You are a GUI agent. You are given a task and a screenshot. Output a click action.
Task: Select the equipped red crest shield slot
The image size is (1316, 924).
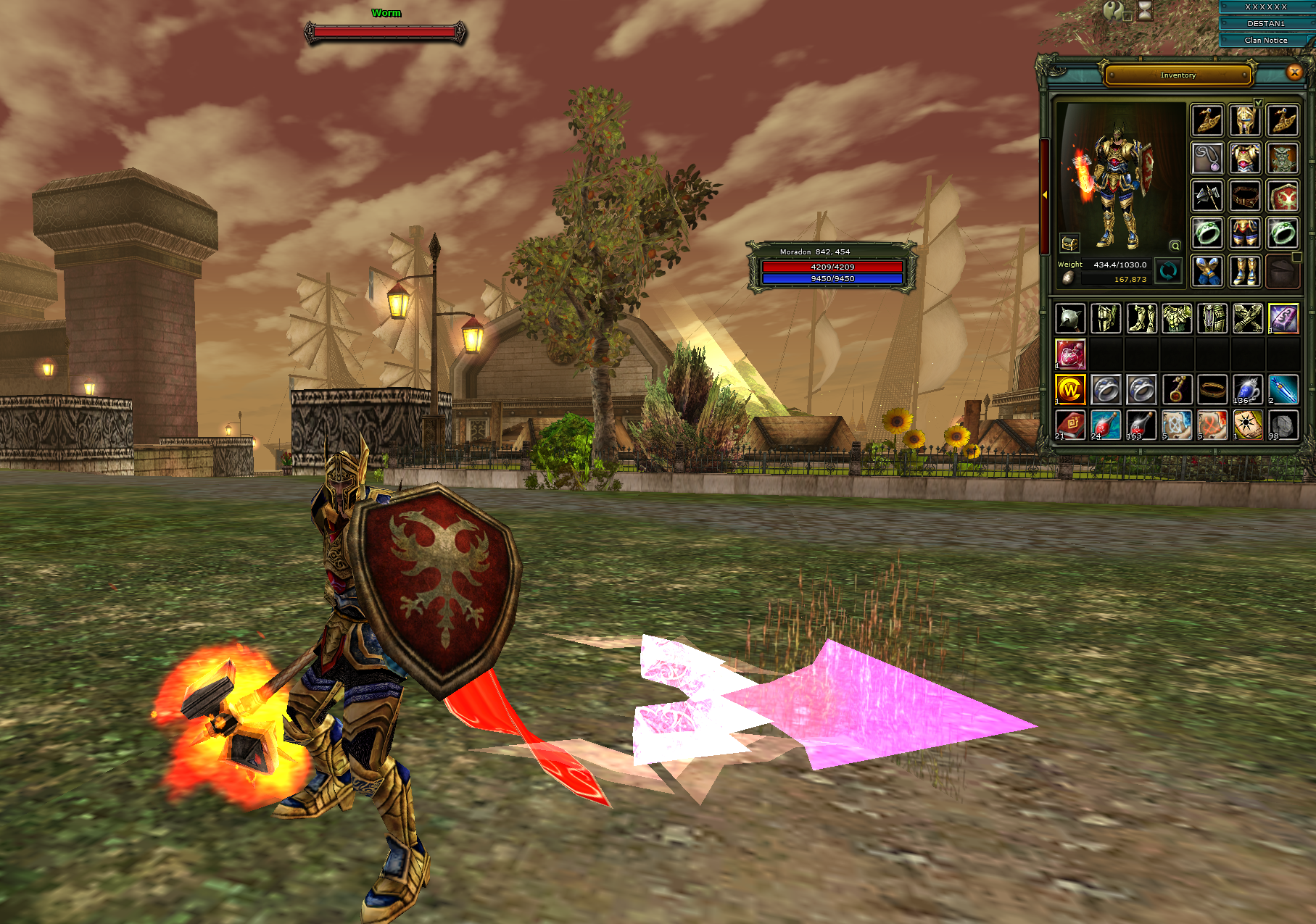[x=1283, y=196]
